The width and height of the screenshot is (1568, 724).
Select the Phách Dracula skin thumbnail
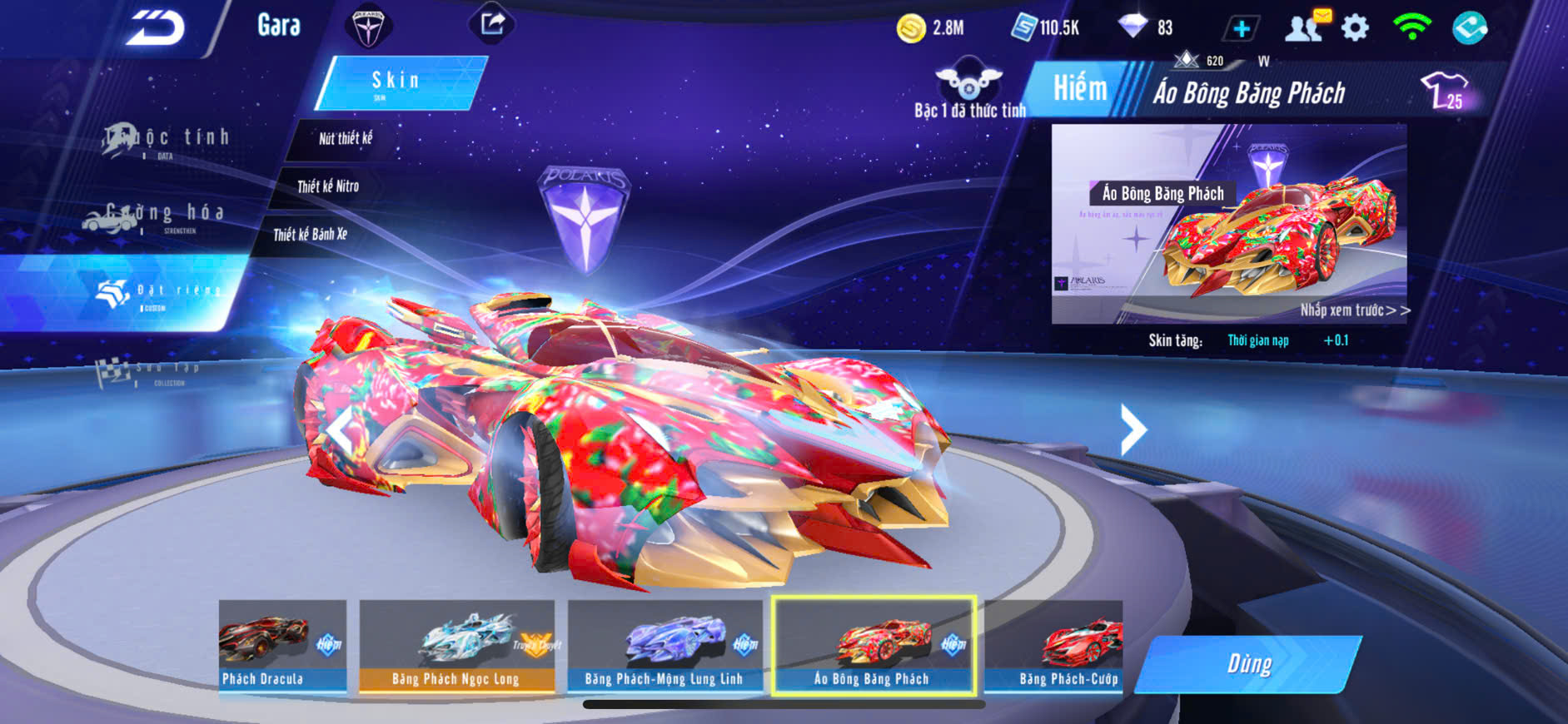pyautogui.click(x=282, y=646)
